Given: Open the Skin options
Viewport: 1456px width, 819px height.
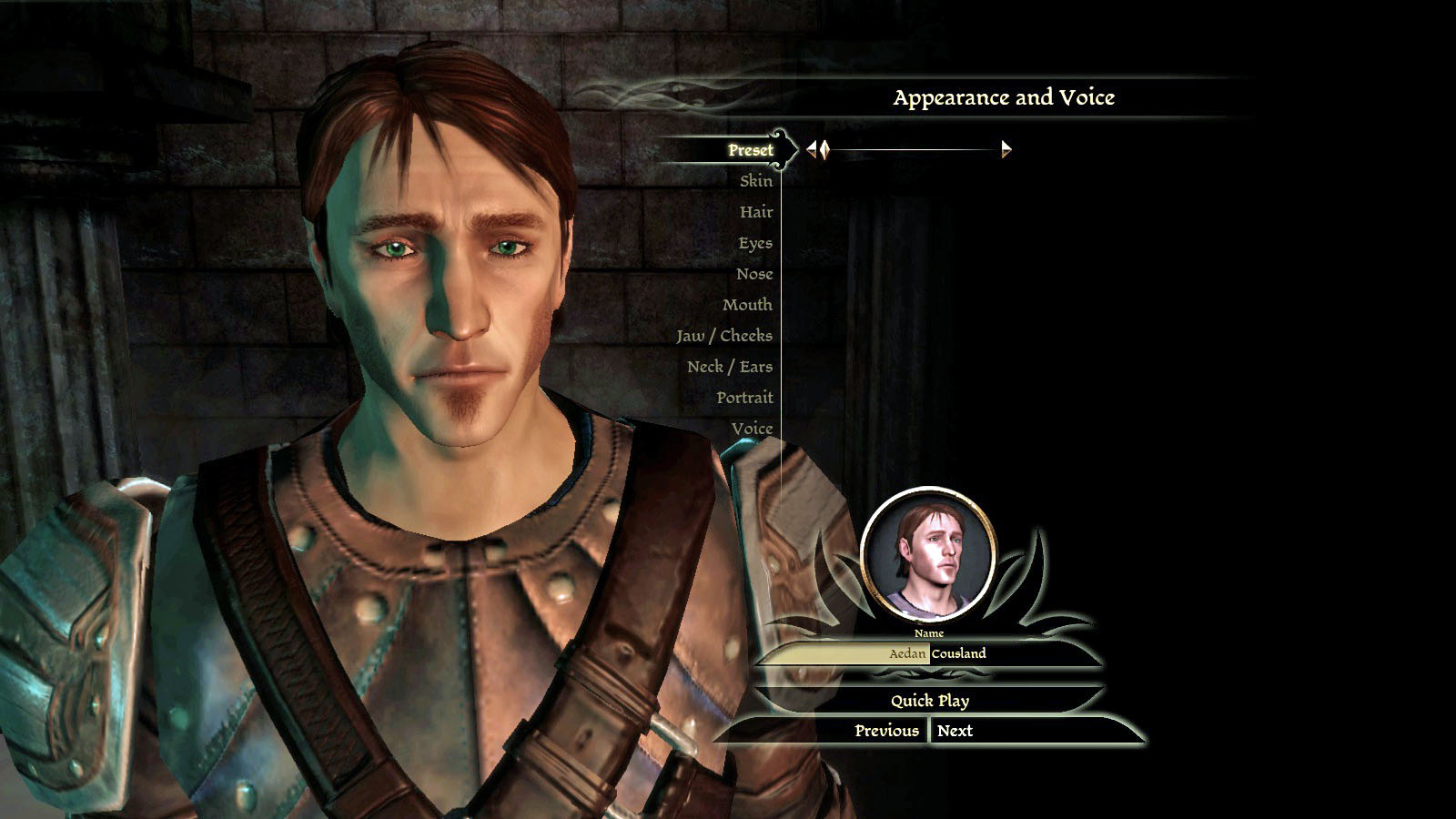Looking at the screenshot, I should pos(755,181).
